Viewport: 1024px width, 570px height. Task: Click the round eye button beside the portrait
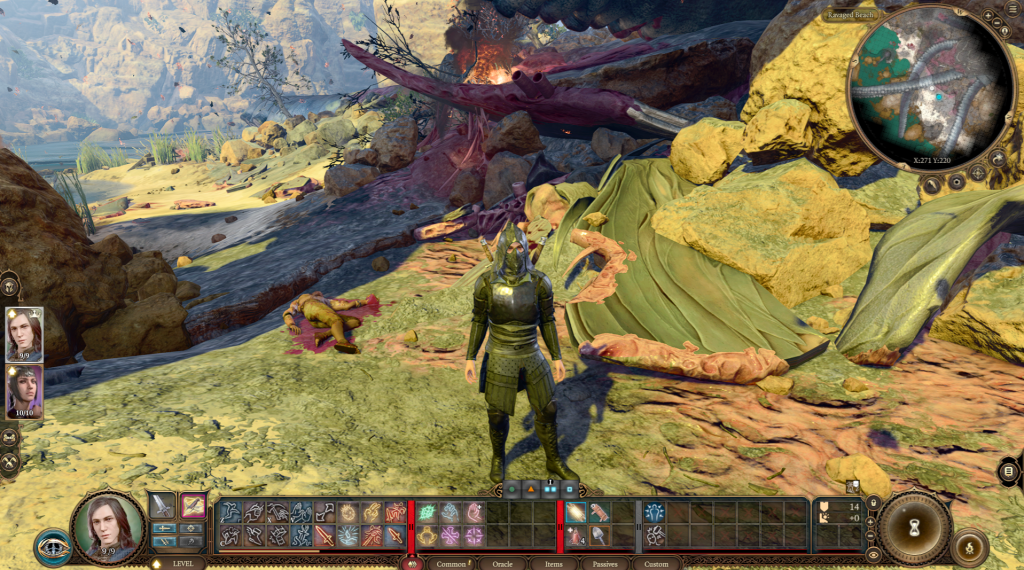click(x=52, y=547)
